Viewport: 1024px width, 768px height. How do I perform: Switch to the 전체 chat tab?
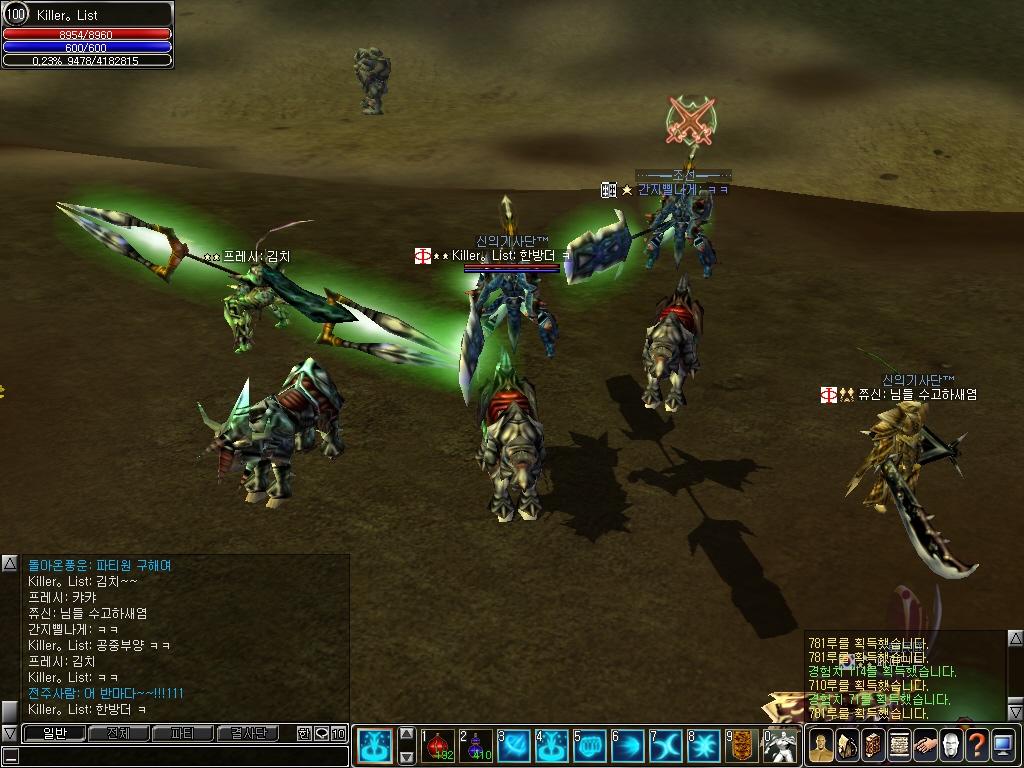(118, 733)
